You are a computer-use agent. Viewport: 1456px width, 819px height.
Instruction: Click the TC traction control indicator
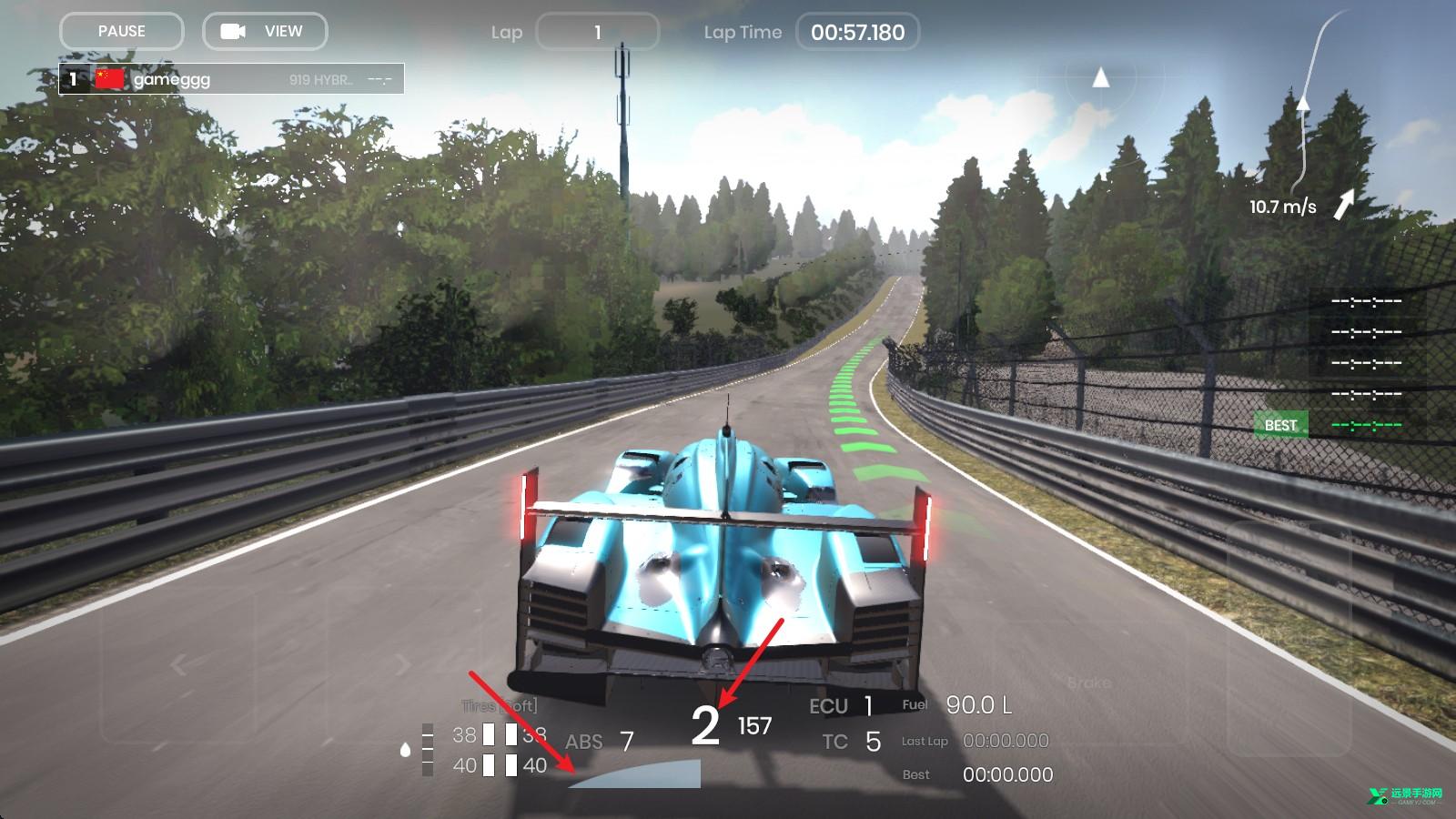click(x=853, y=742)
